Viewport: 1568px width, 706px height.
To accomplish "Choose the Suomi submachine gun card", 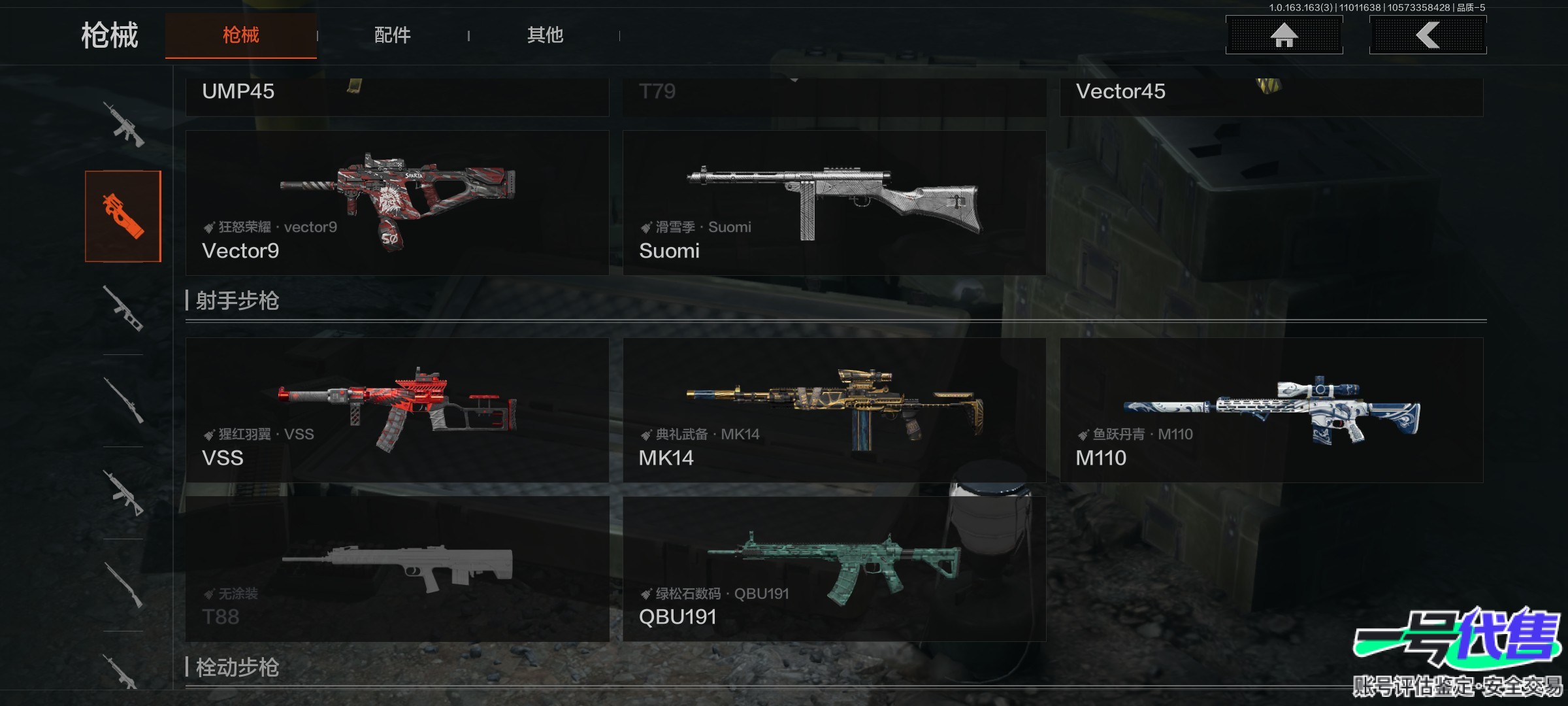I will tap(834, 203).
